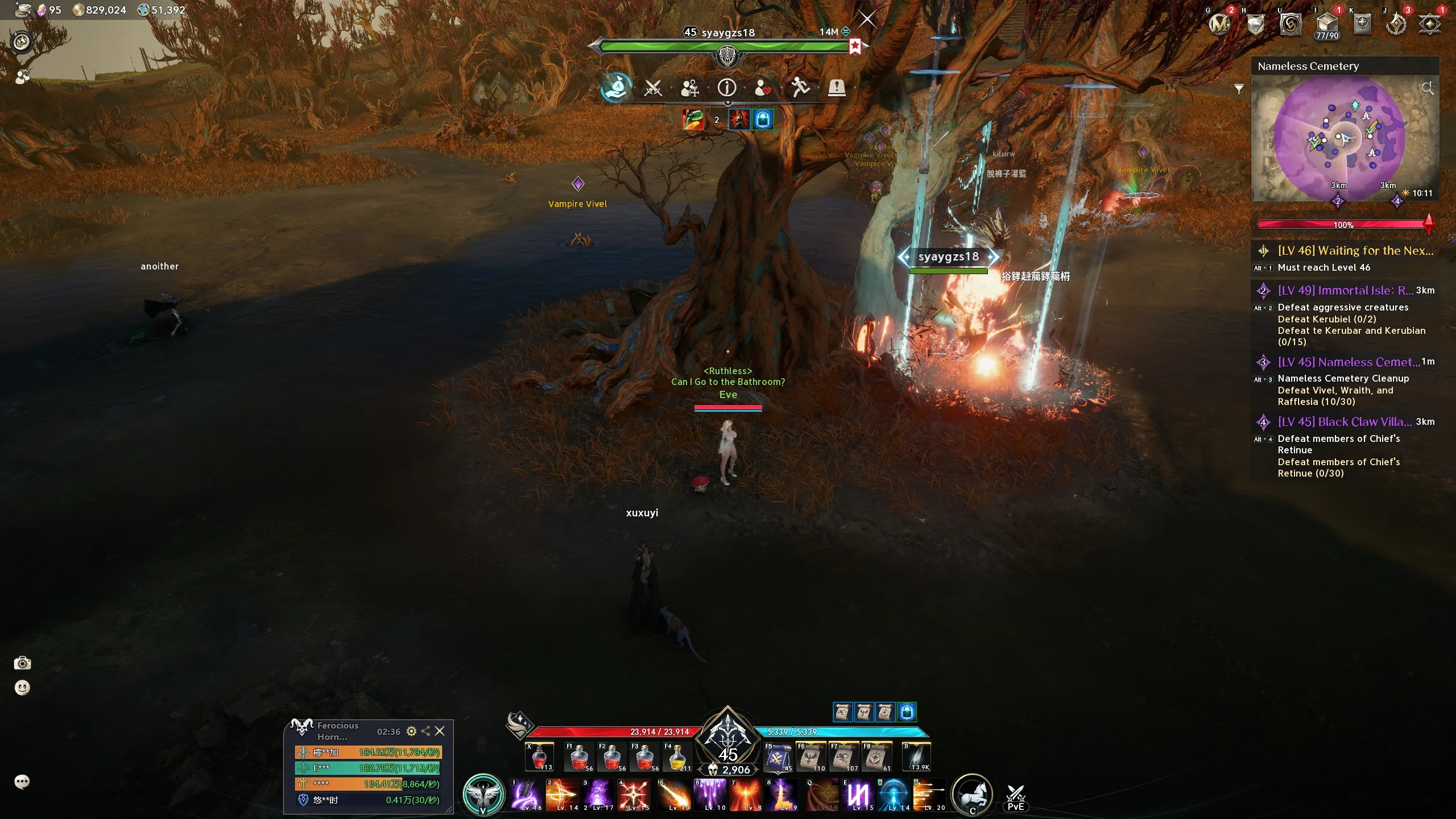Invite target with the party-plus icon
This screenshot has height=819, width=1456.
pos(690,88)
